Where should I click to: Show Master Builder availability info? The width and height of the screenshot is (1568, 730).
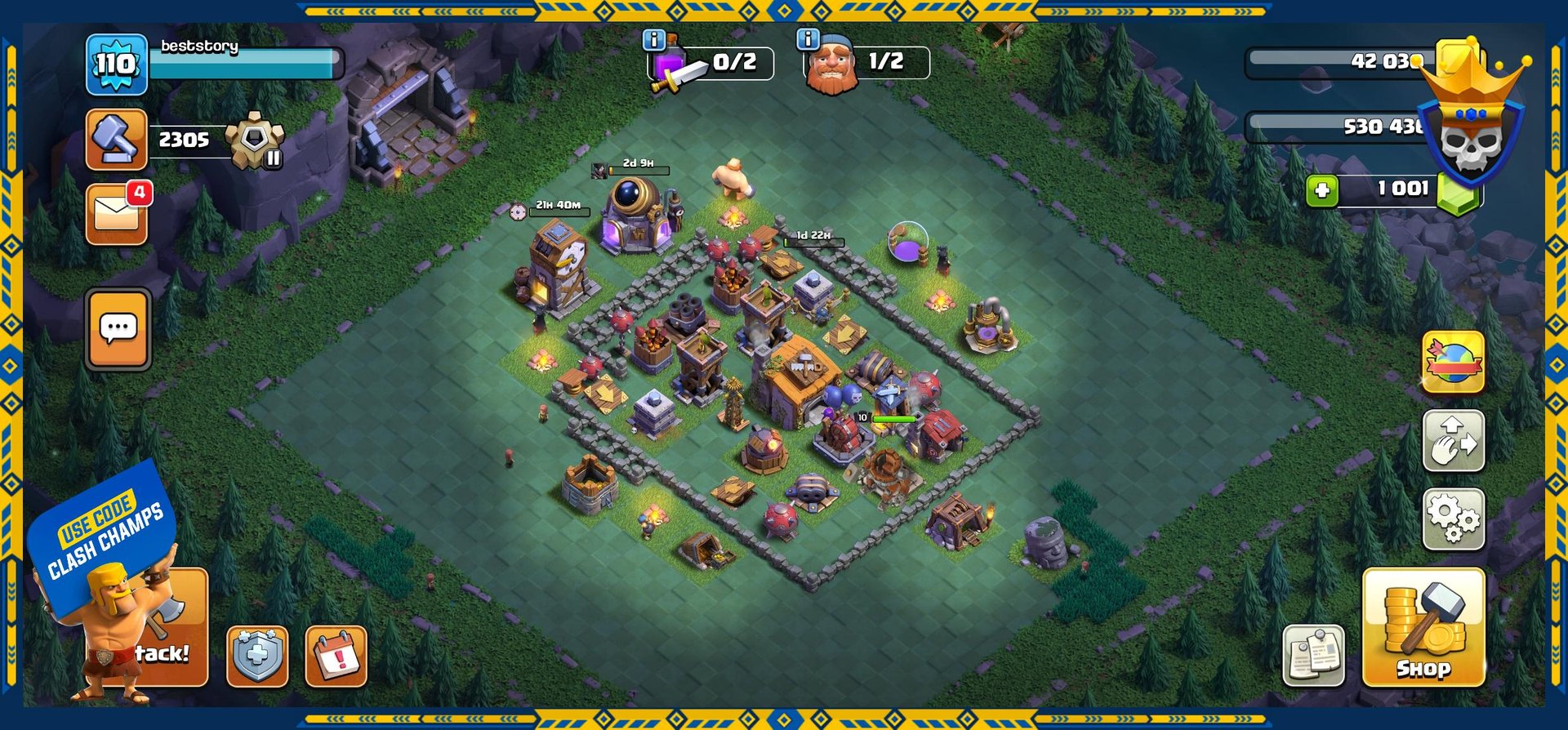click(808, 38)
